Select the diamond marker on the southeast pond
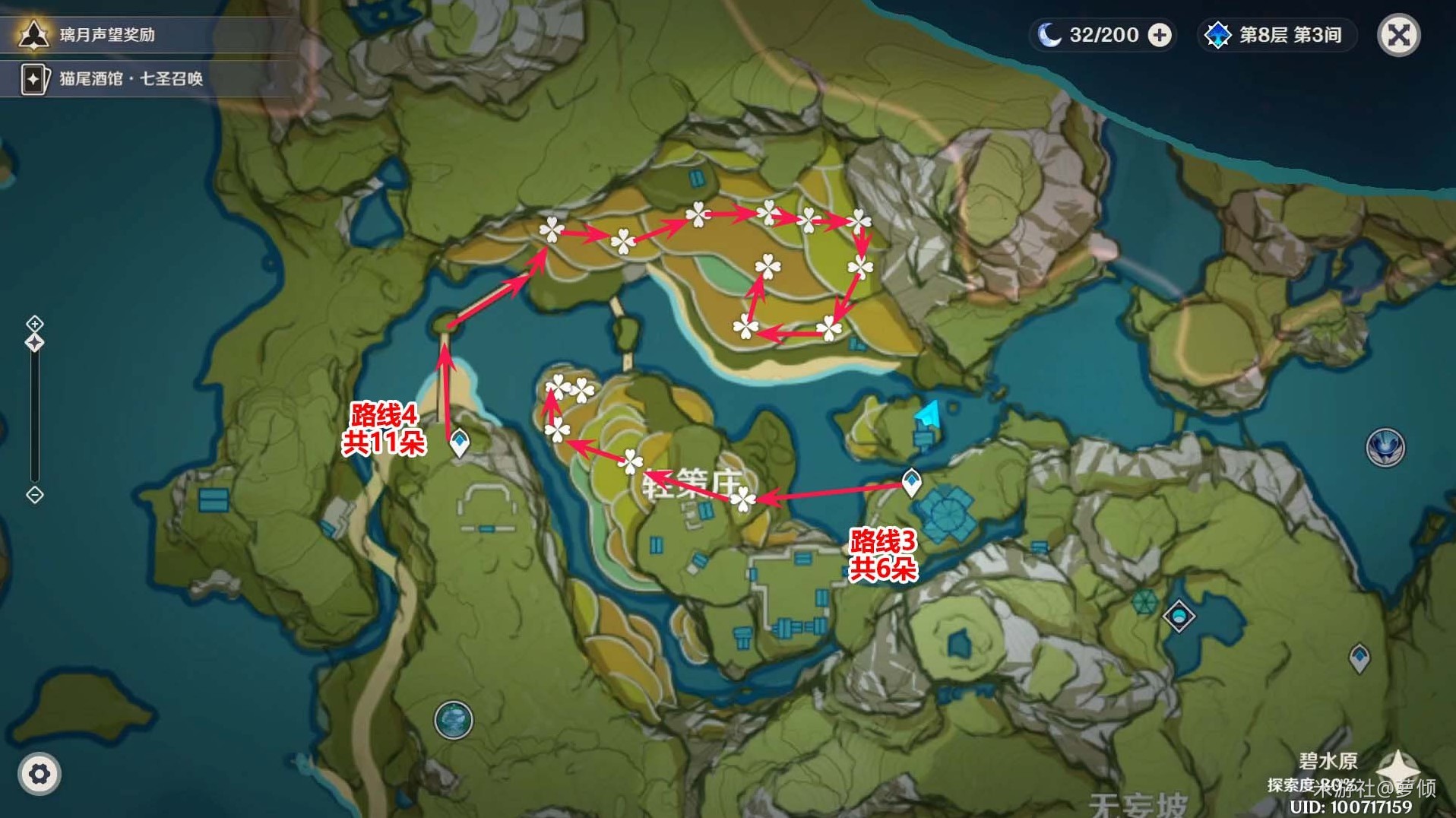Screen dimensions: 1456x818 point(1179,615)
